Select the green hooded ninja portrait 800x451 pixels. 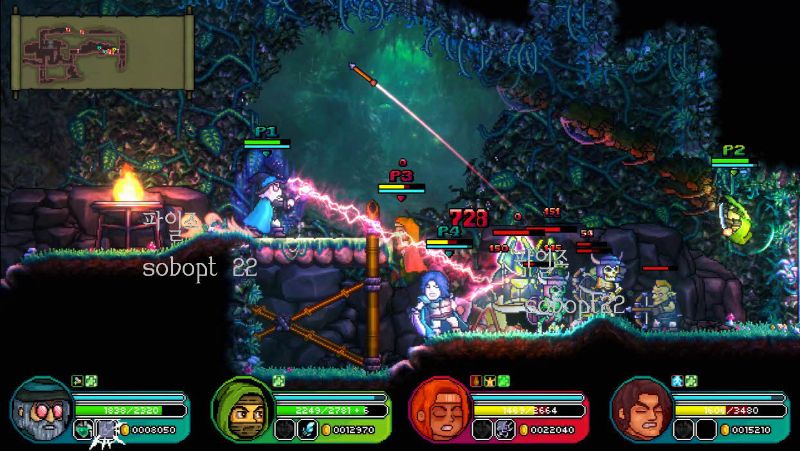click(x=240, y=410)
